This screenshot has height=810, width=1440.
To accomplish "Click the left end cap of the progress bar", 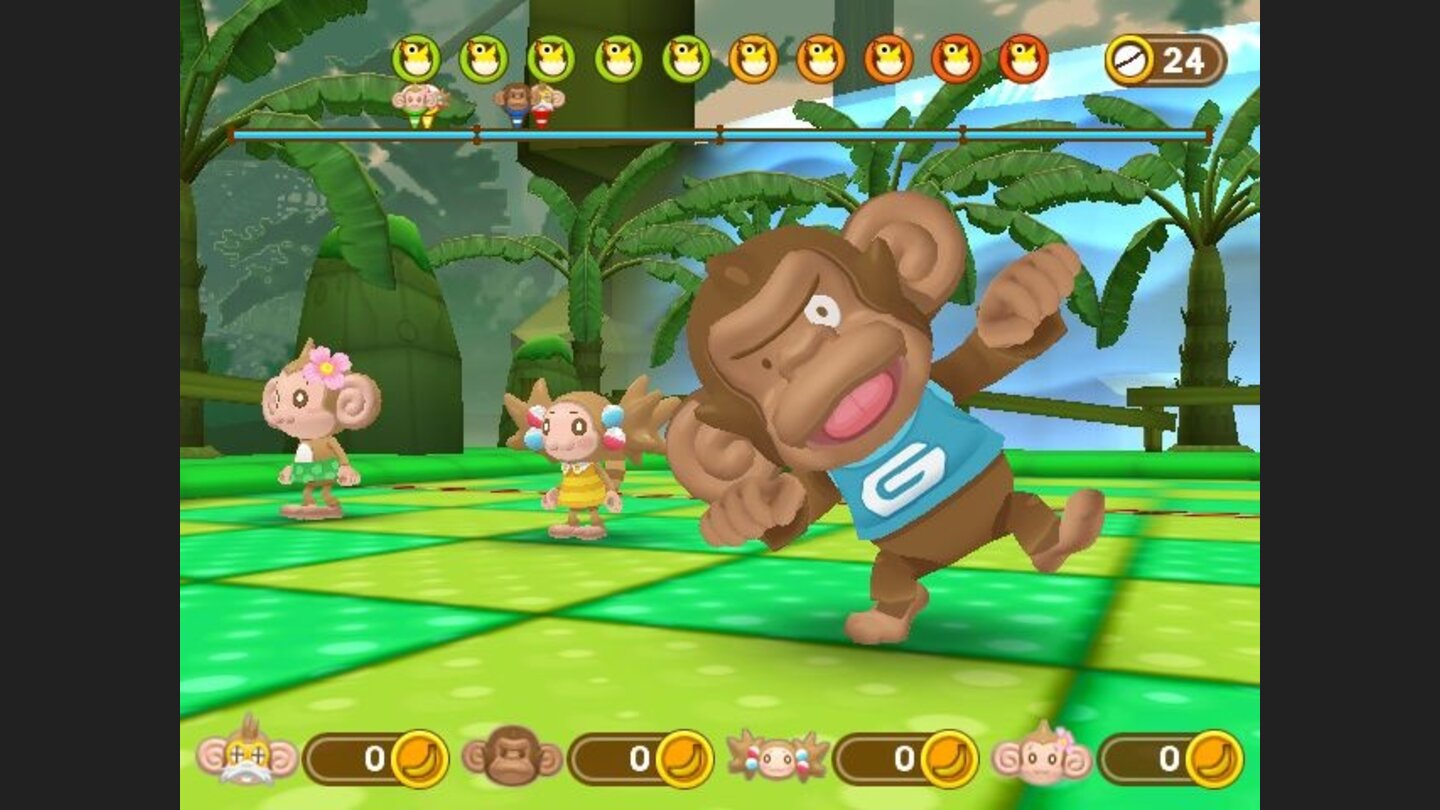I will point(233,131).
